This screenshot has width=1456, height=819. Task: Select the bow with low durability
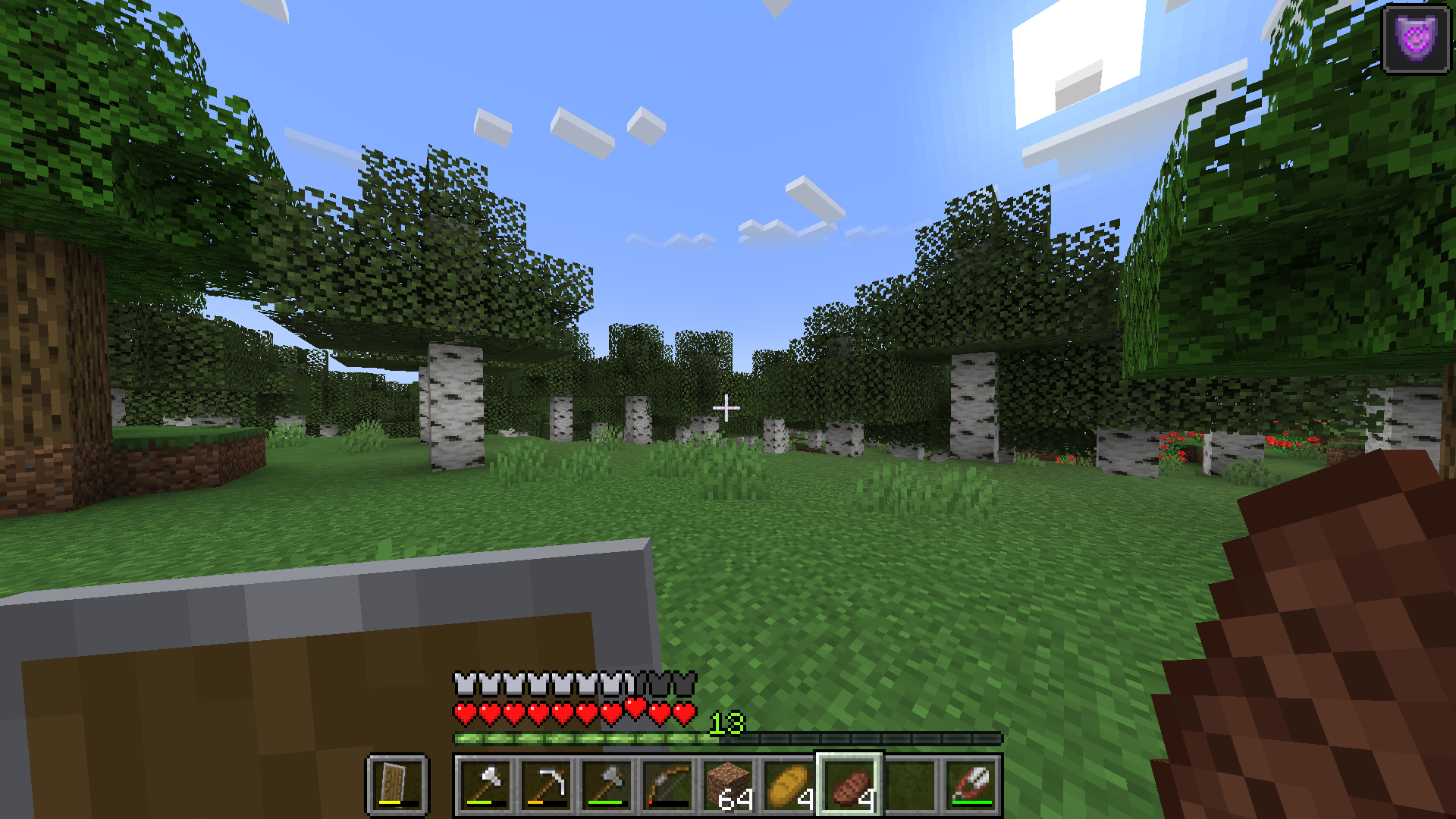click(x=667, y=785)
